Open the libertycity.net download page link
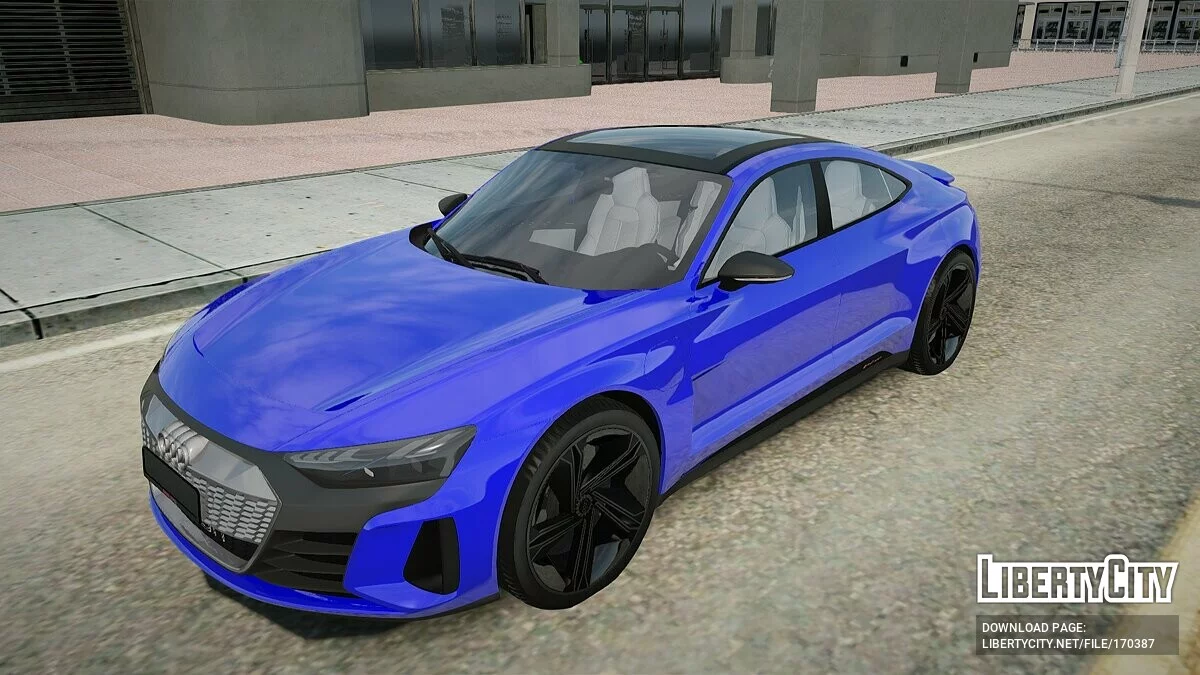Screen dimensions: 1200x675 (1067, 644)
